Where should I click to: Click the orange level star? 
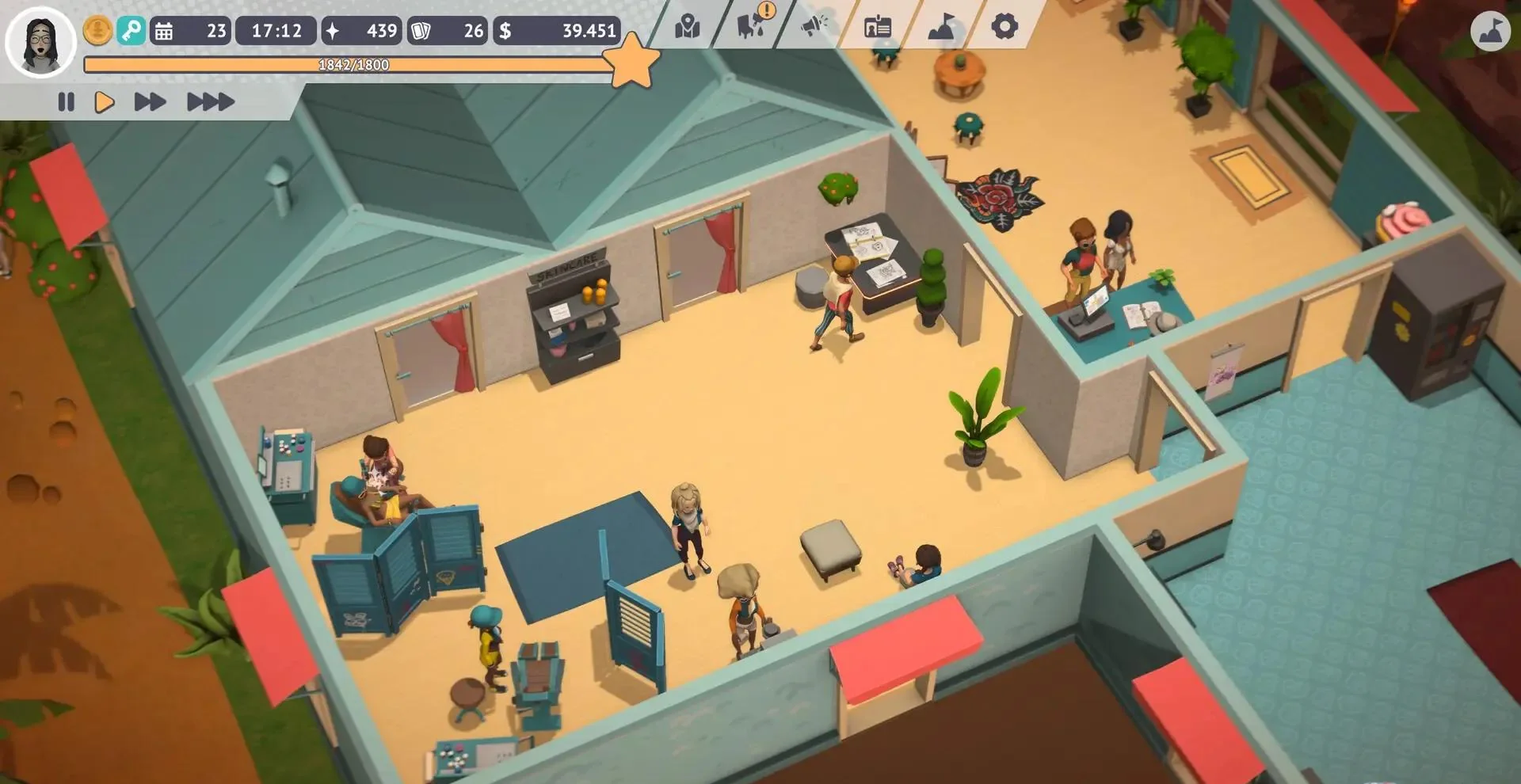point(633,61)
